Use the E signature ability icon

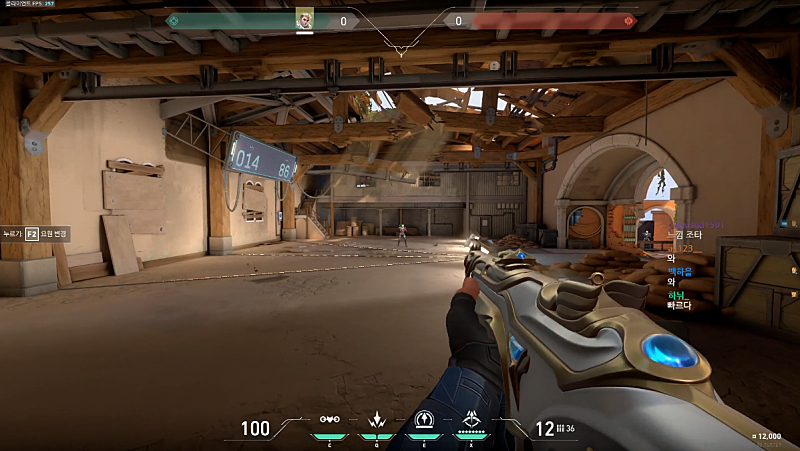coord(423,420)
